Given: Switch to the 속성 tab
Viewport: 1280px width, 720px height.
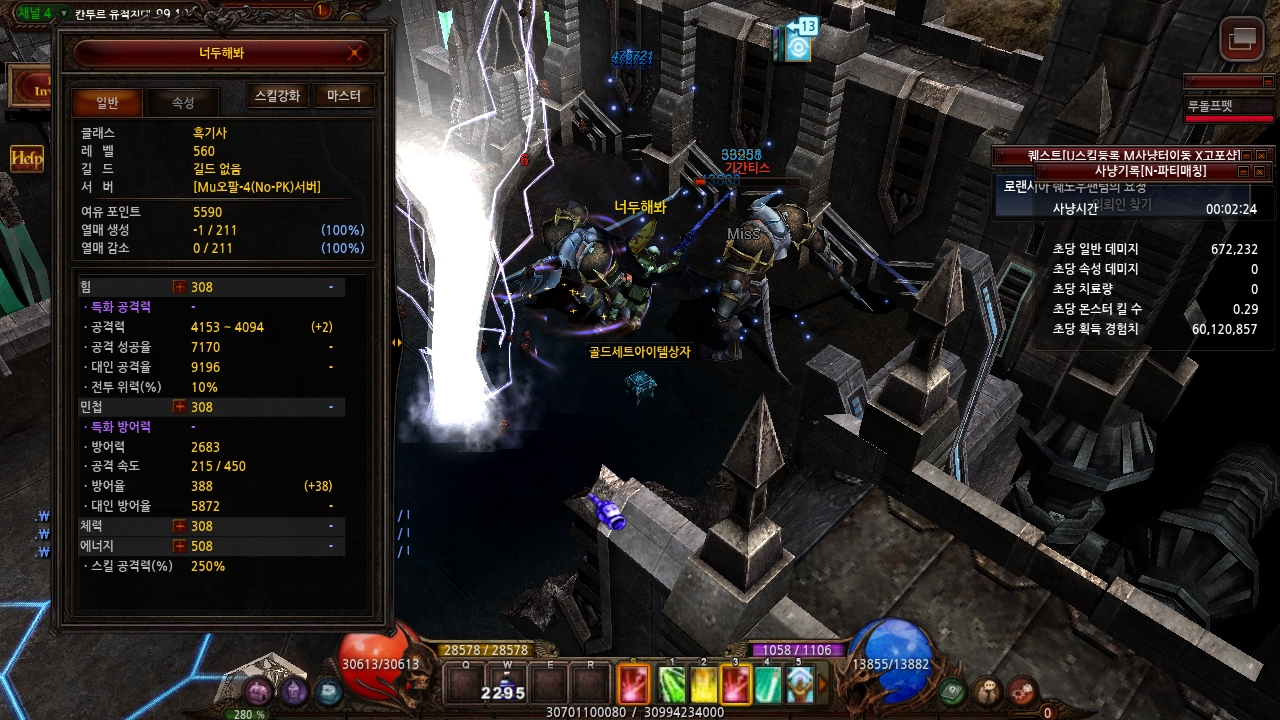Looking at the screenshot, I should coord(183,102).
